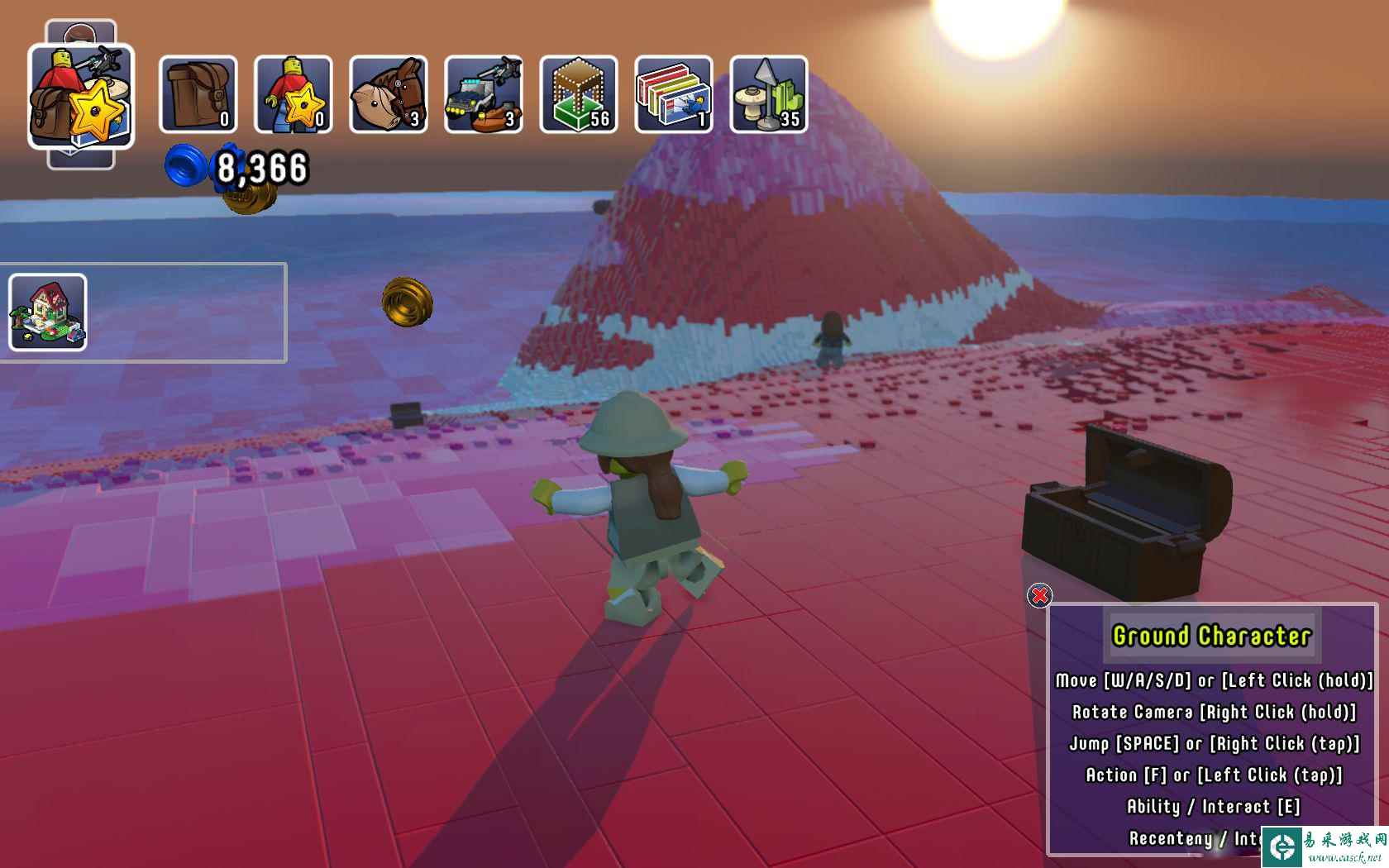
Task: Click the red-roofed house model thumbnail
Action: point(48,312)
